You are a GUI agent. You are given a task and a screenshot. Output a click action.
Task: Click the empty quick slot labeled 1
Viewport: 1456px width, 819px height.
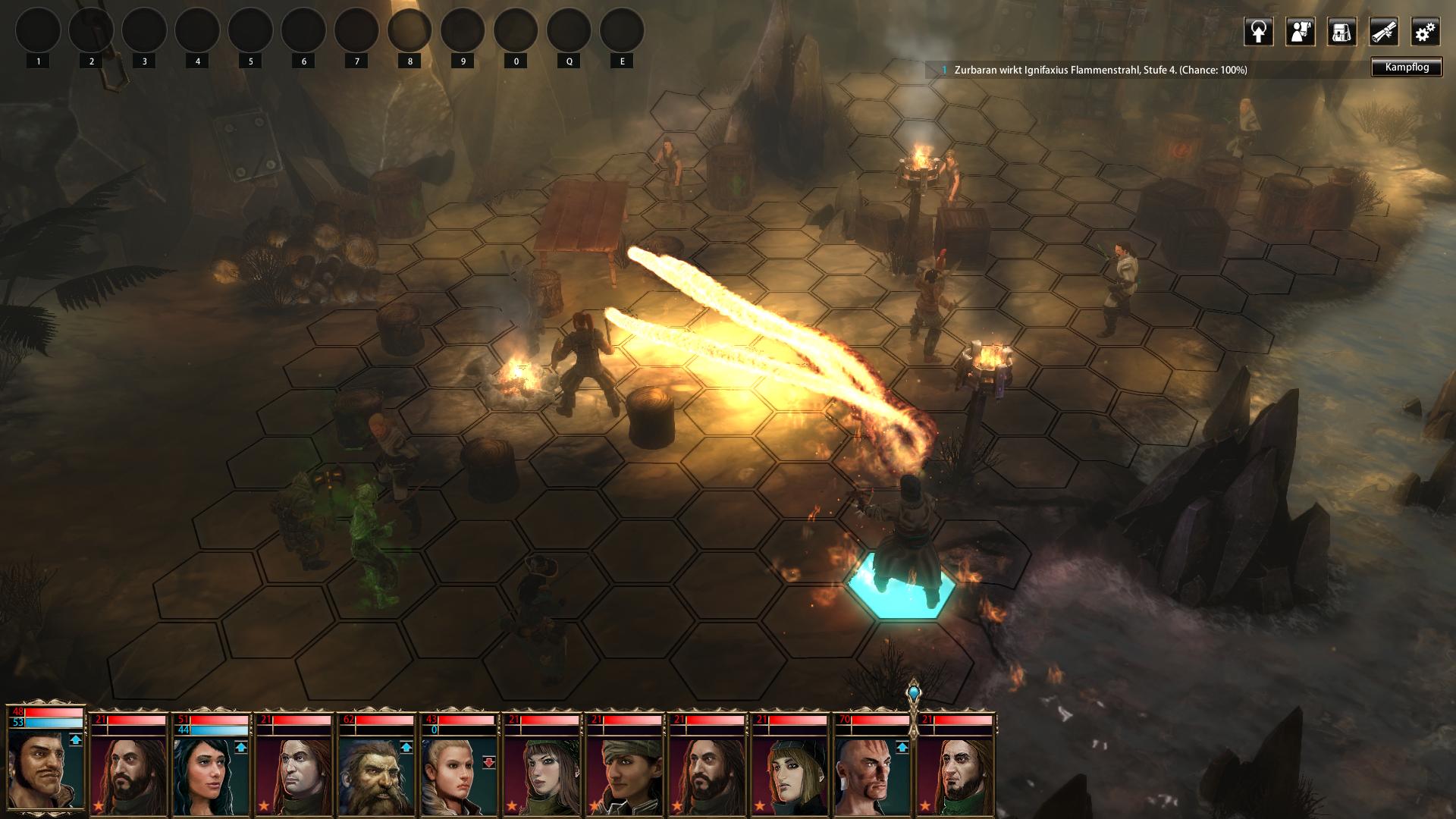(x=38, y=32)
